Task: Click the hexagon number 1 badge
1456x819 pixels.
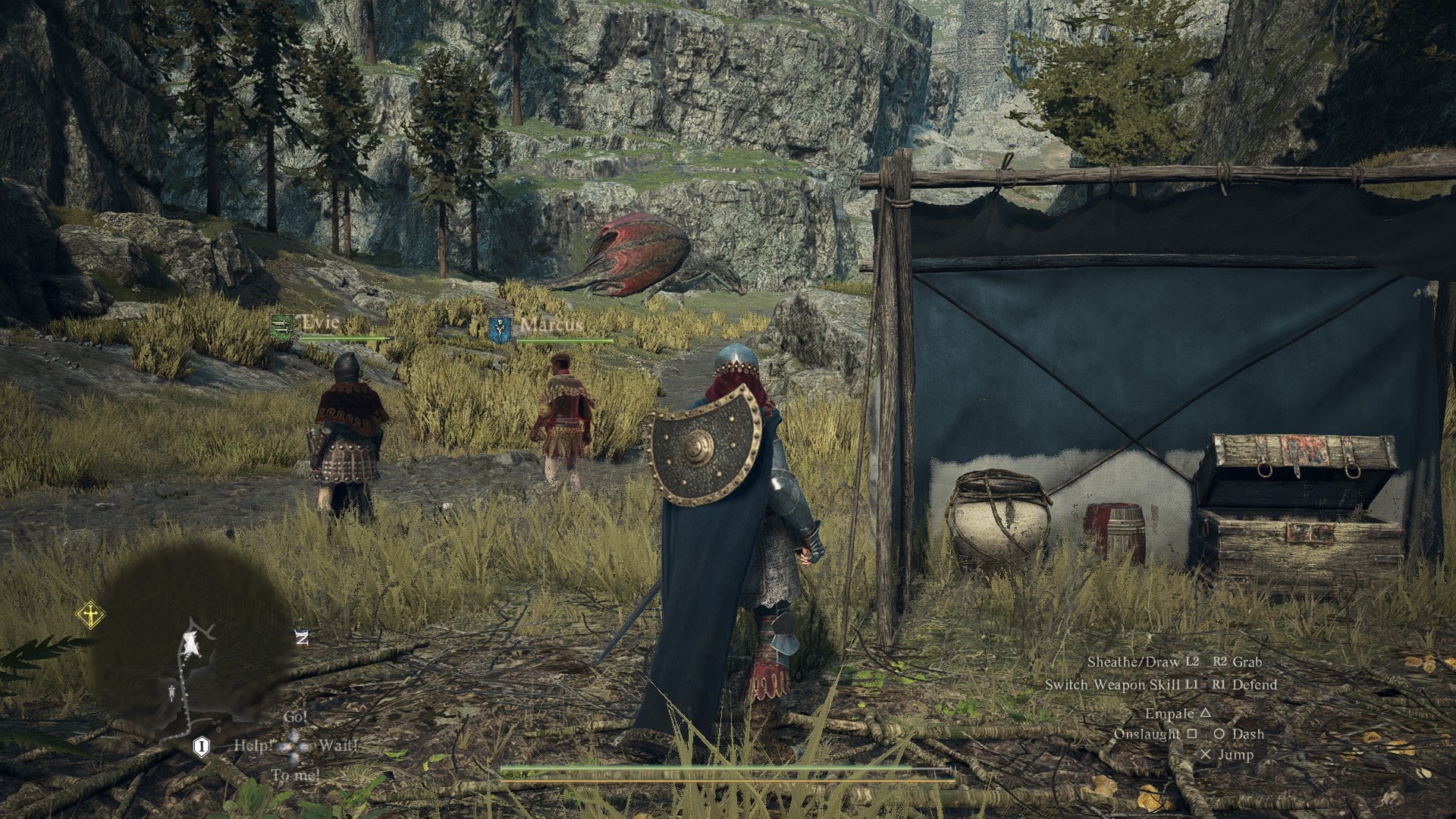Action: point(201,748)
